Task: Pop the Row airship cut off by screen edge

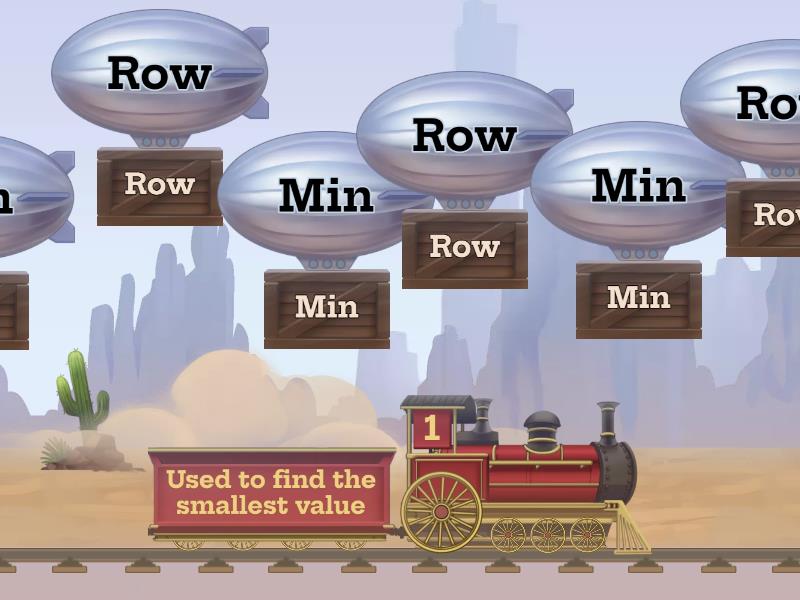Action: pos(752,103)
